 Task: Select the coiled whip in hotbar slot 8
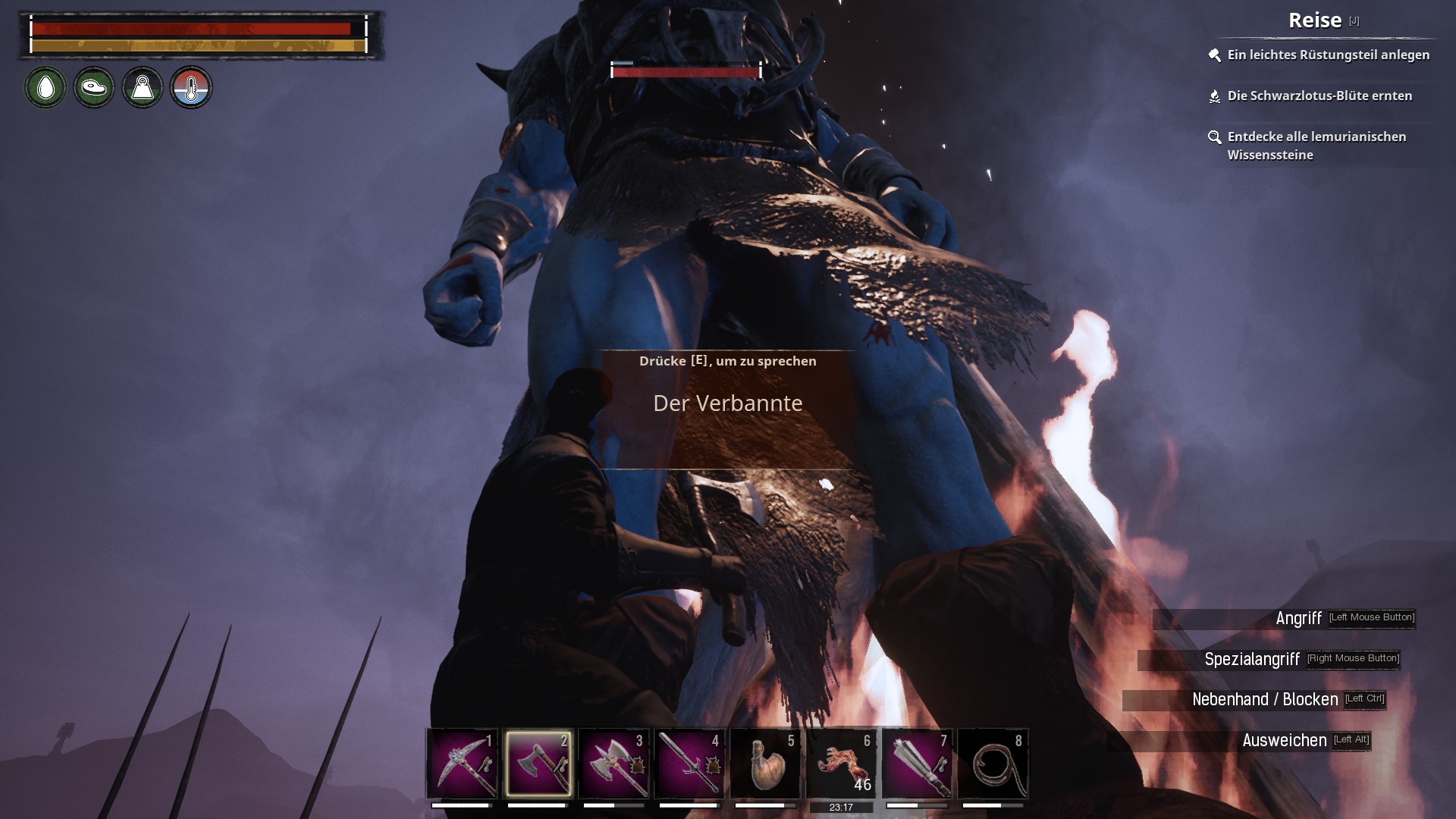(993, 763)
